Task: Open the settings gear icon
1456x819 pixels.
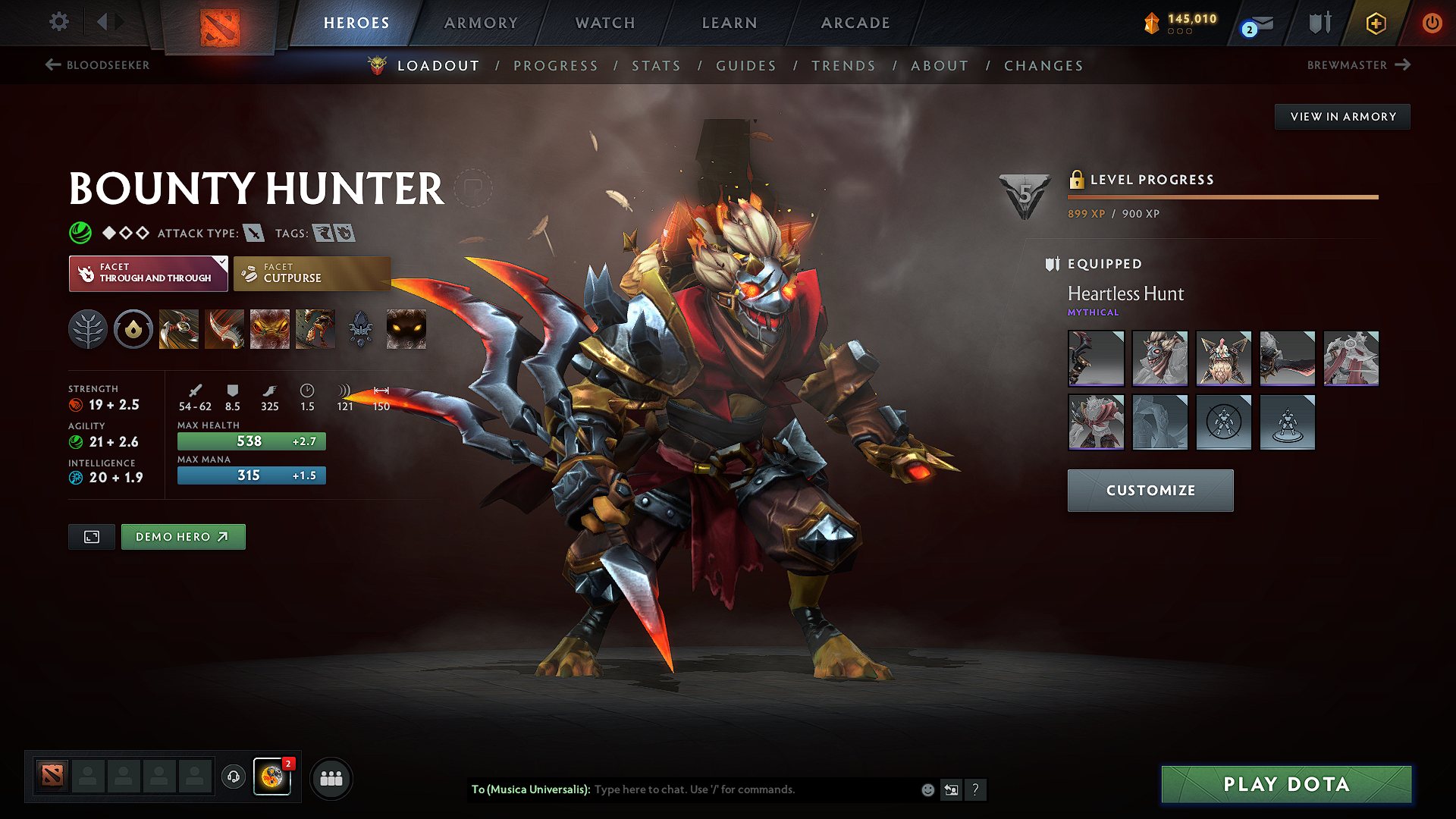Action: coord(58,22)
